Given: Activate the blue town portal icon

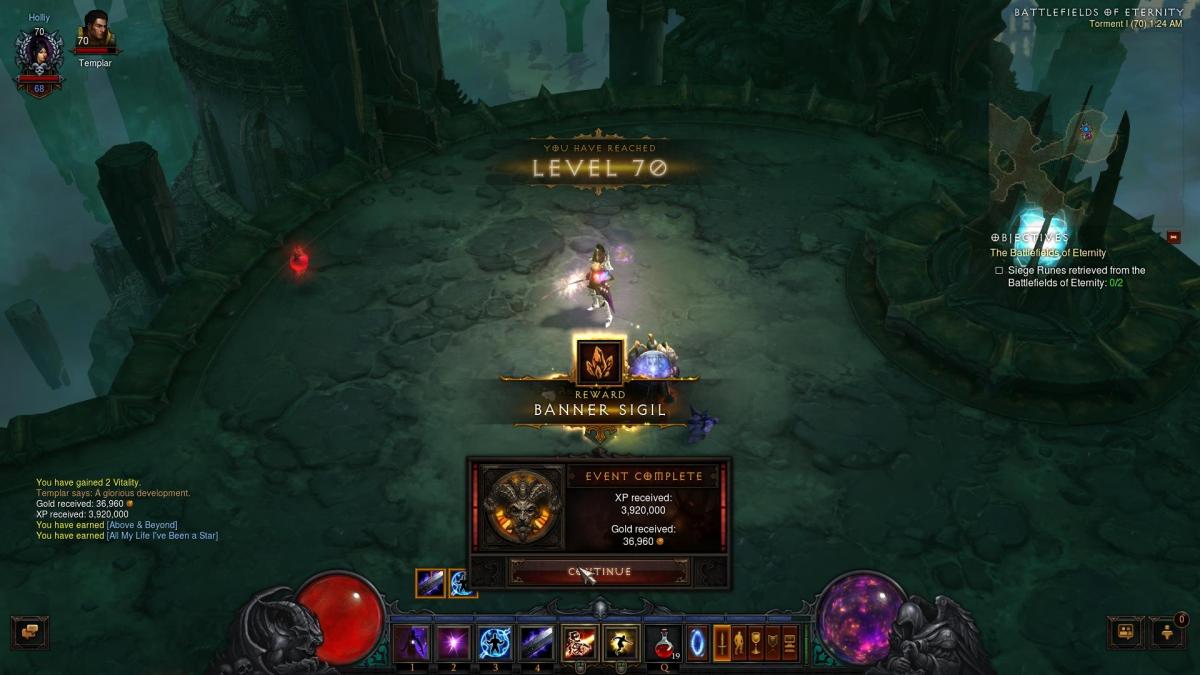Looking at the screenshot, I should point(697,642).
